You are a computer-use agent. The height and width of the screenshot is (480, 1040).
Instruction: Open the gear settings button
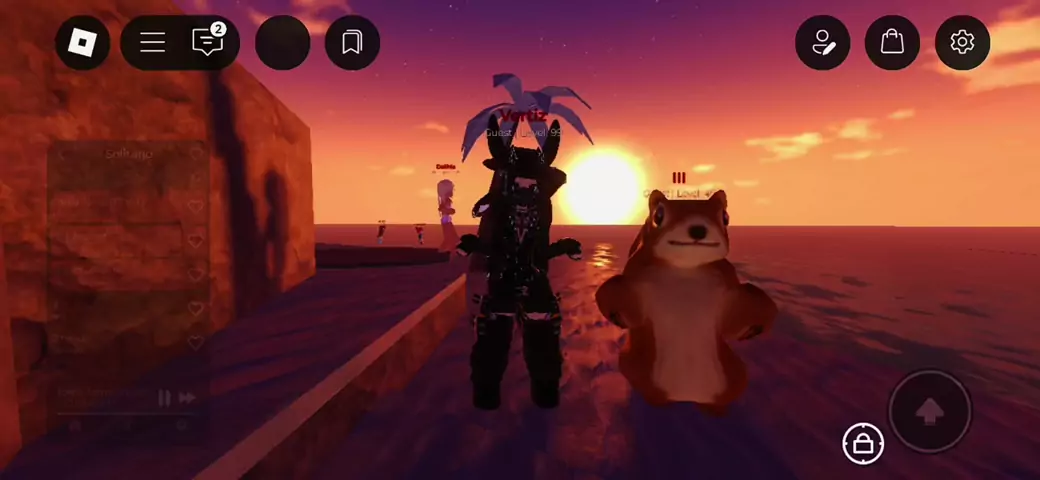click(x=962, y=42)
